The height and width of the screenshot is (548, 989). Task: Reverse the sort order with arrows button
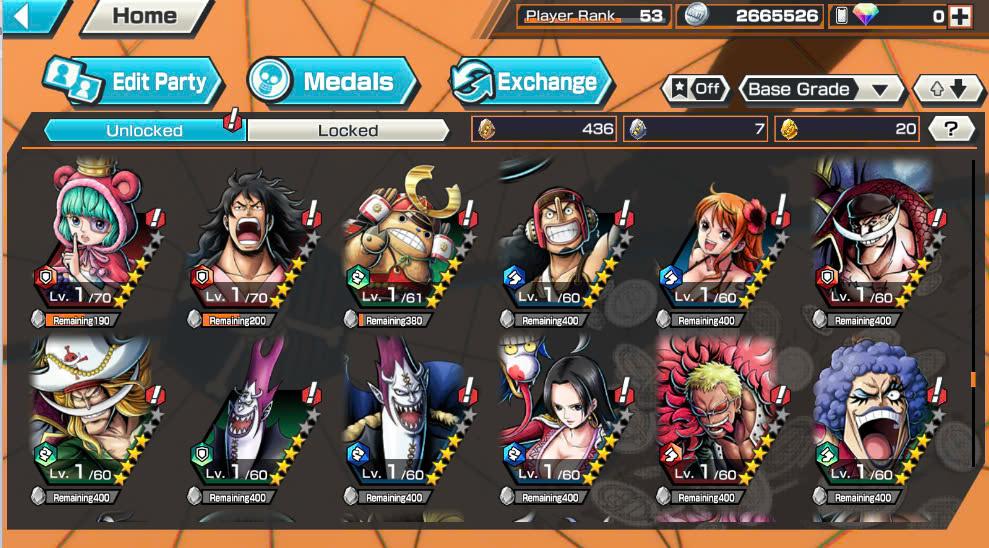(x=948, y=89)
